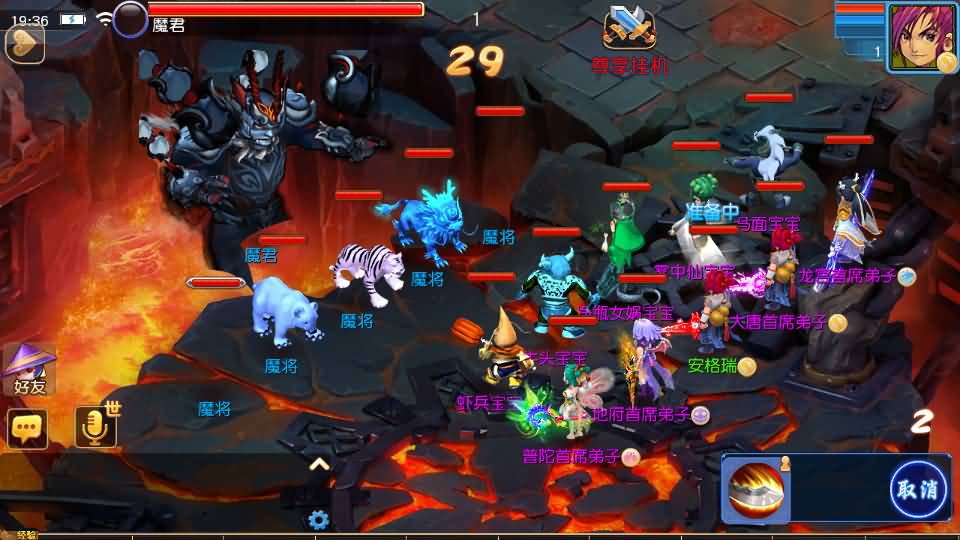Toggle the crossed-swords auto-battle (挂机) button
The height and width of the screenshot is (540, 960).
pyautogui.click(x=629, y=30)
